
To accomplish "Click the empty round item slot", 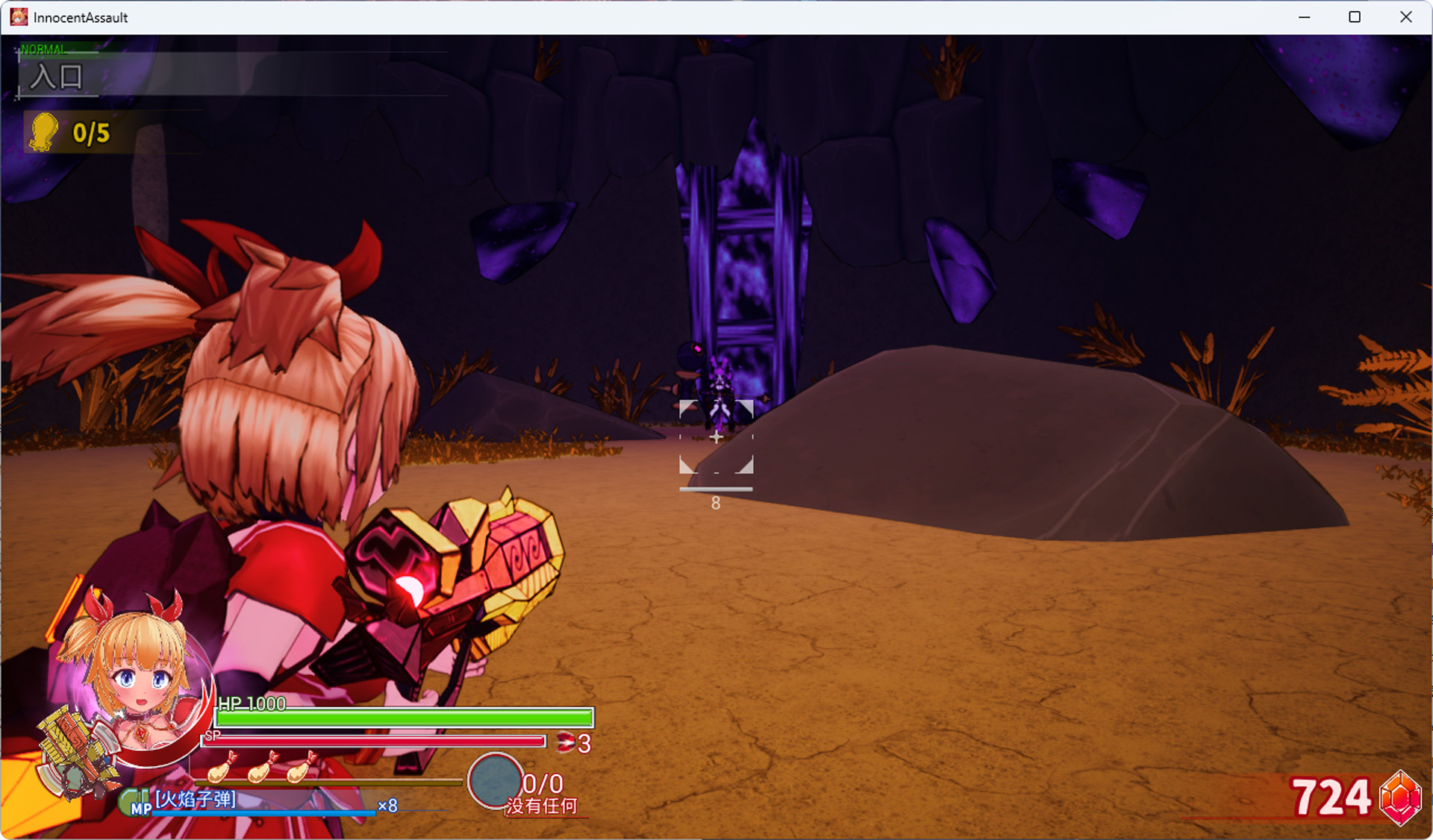I will pyautogui.click(x=495, y=780).
